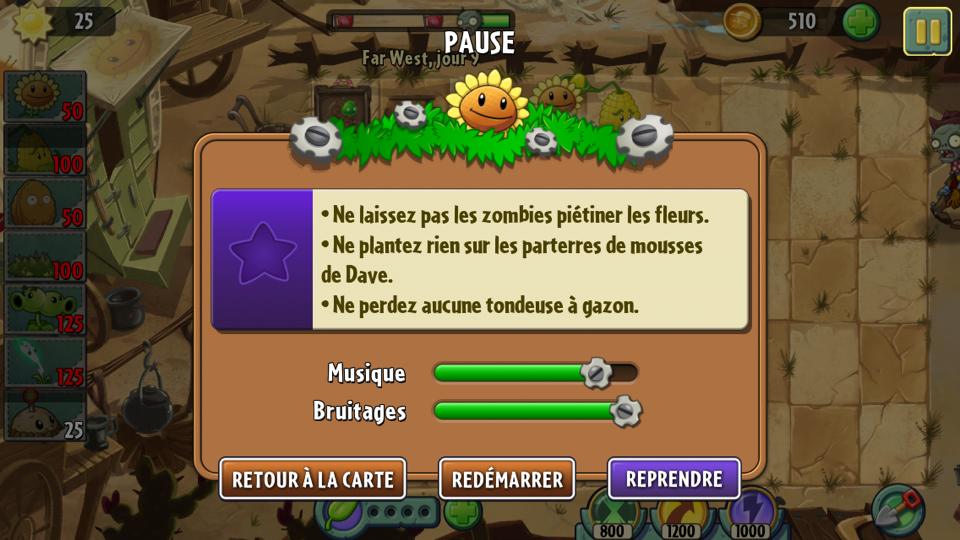960x540 pixels.
Task: Choose the Split Pea seed packet
Action: coord(45,310)
